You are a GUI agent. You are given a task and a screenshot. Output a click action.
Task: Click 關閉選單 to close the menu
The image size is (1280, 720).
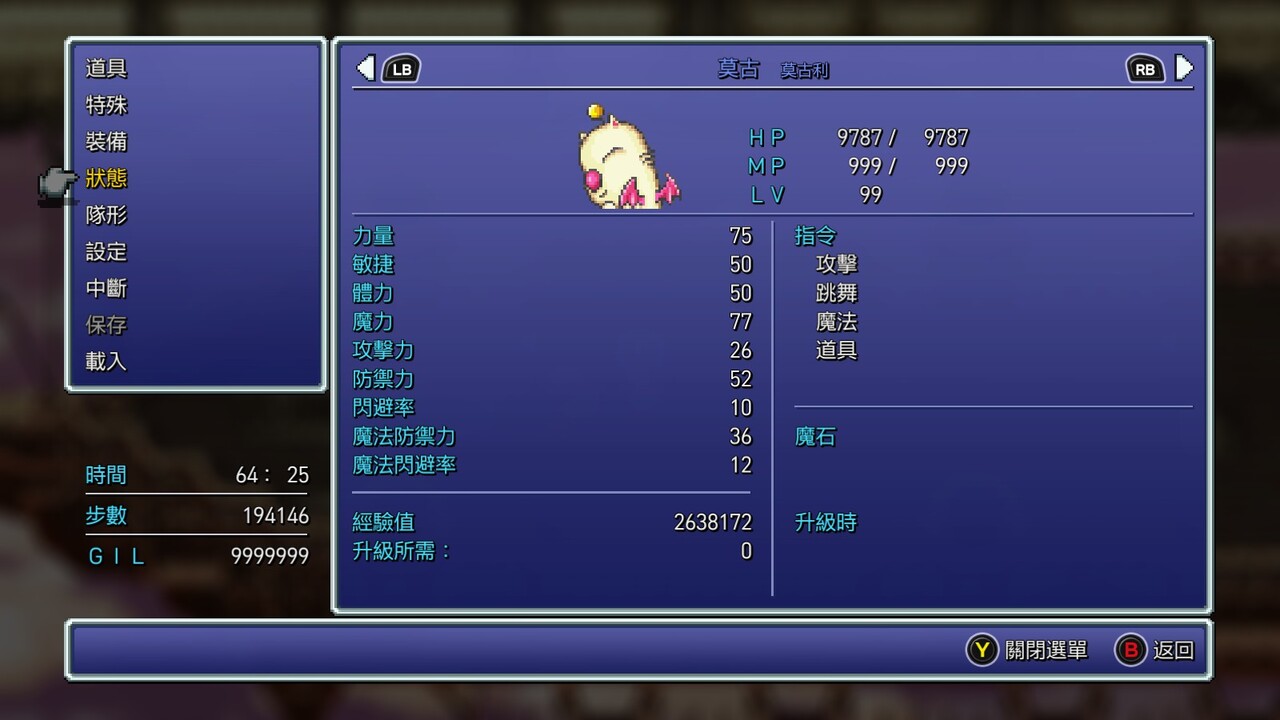[x=1027, y=650]
